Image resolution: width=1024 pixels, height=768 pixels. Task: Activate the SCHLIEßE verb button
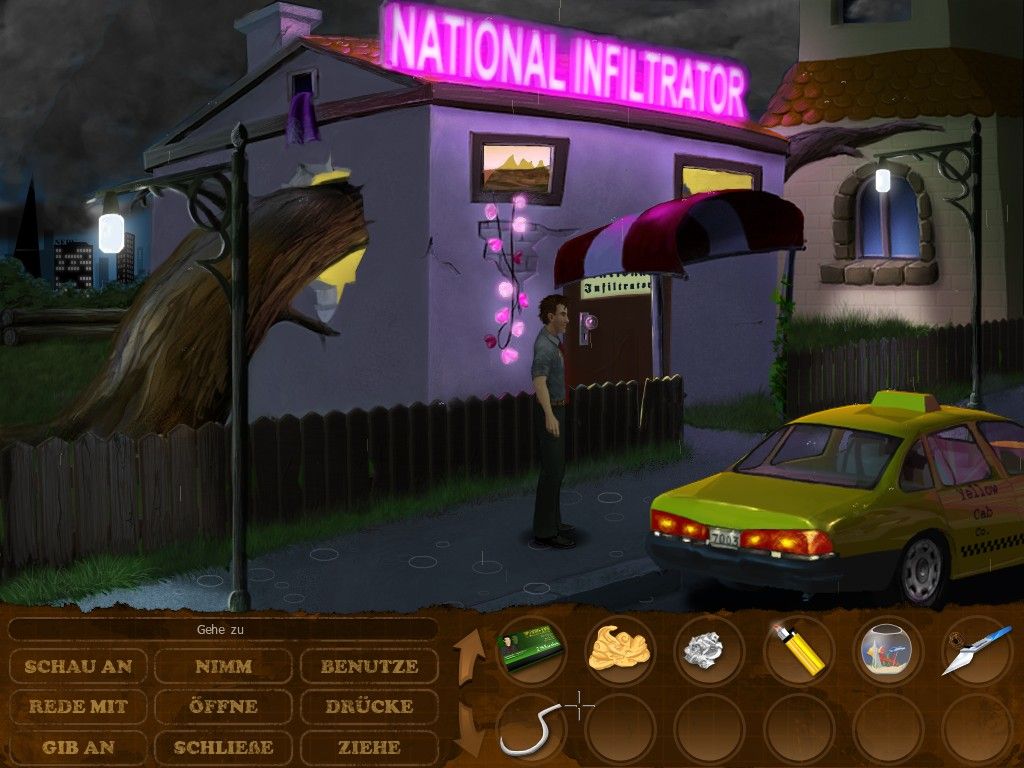[x=223, y=747]
